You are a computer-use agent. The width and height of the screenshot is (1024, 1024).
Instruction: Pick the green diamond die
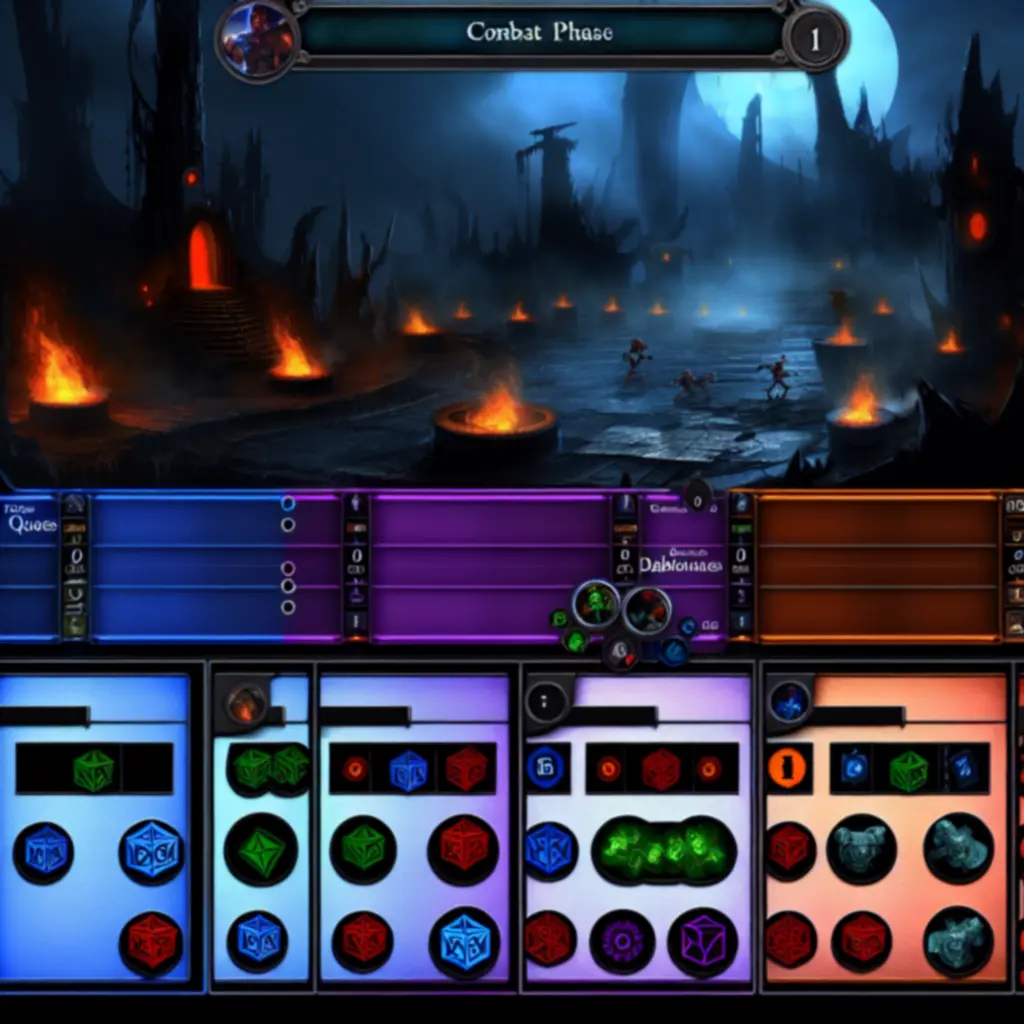(x=259, y=849)
